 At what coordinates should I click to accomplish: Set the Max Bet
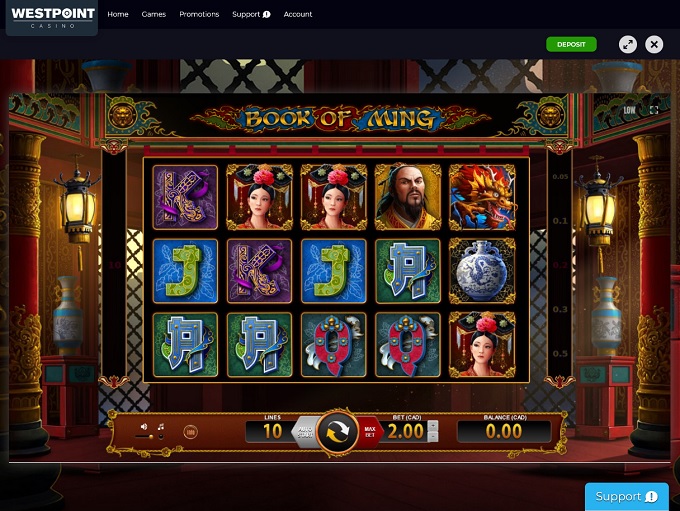(371, 432)
